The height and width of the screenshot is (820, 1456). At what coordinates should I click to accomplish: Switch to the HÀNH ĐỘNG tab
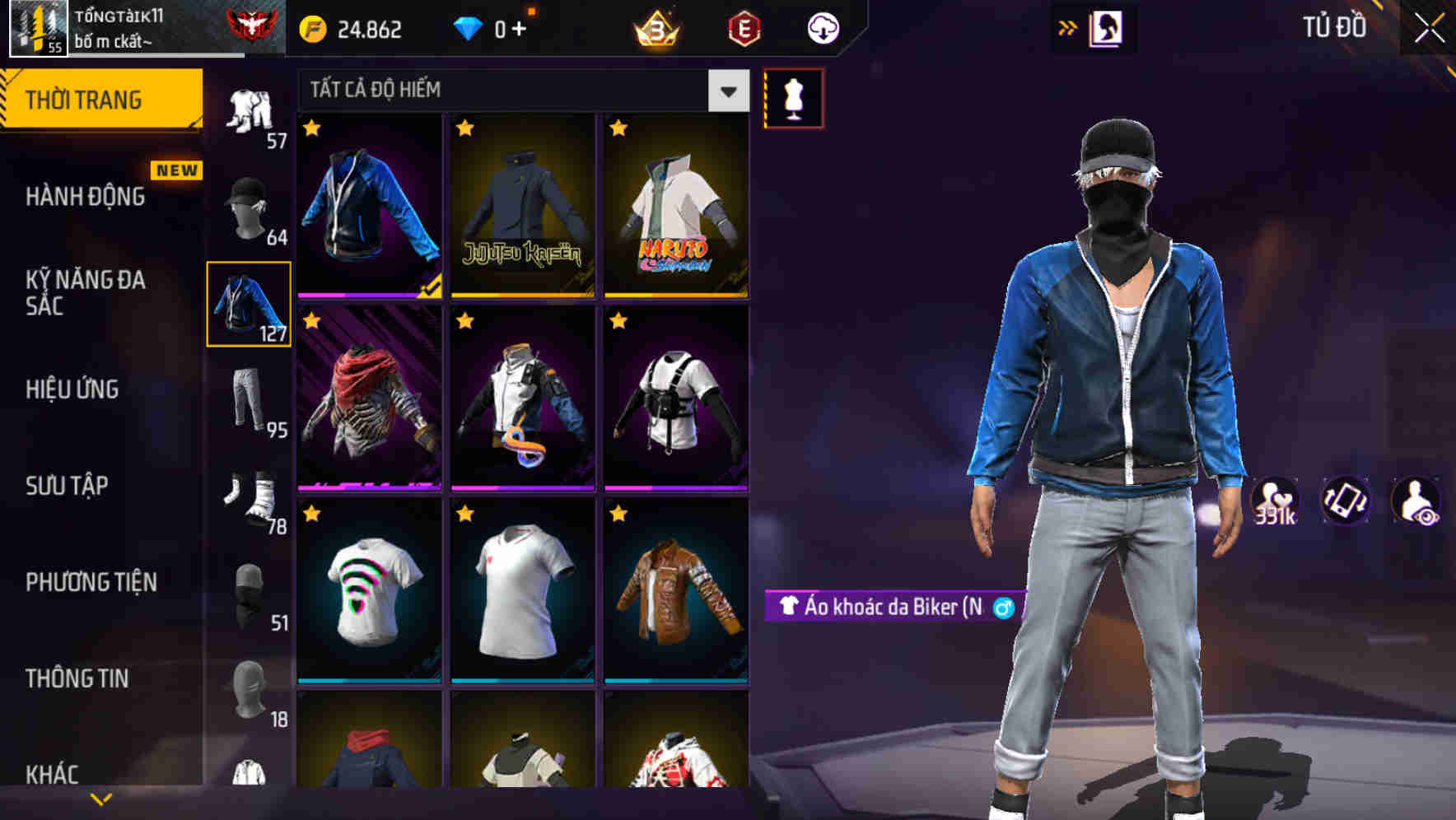85,197
